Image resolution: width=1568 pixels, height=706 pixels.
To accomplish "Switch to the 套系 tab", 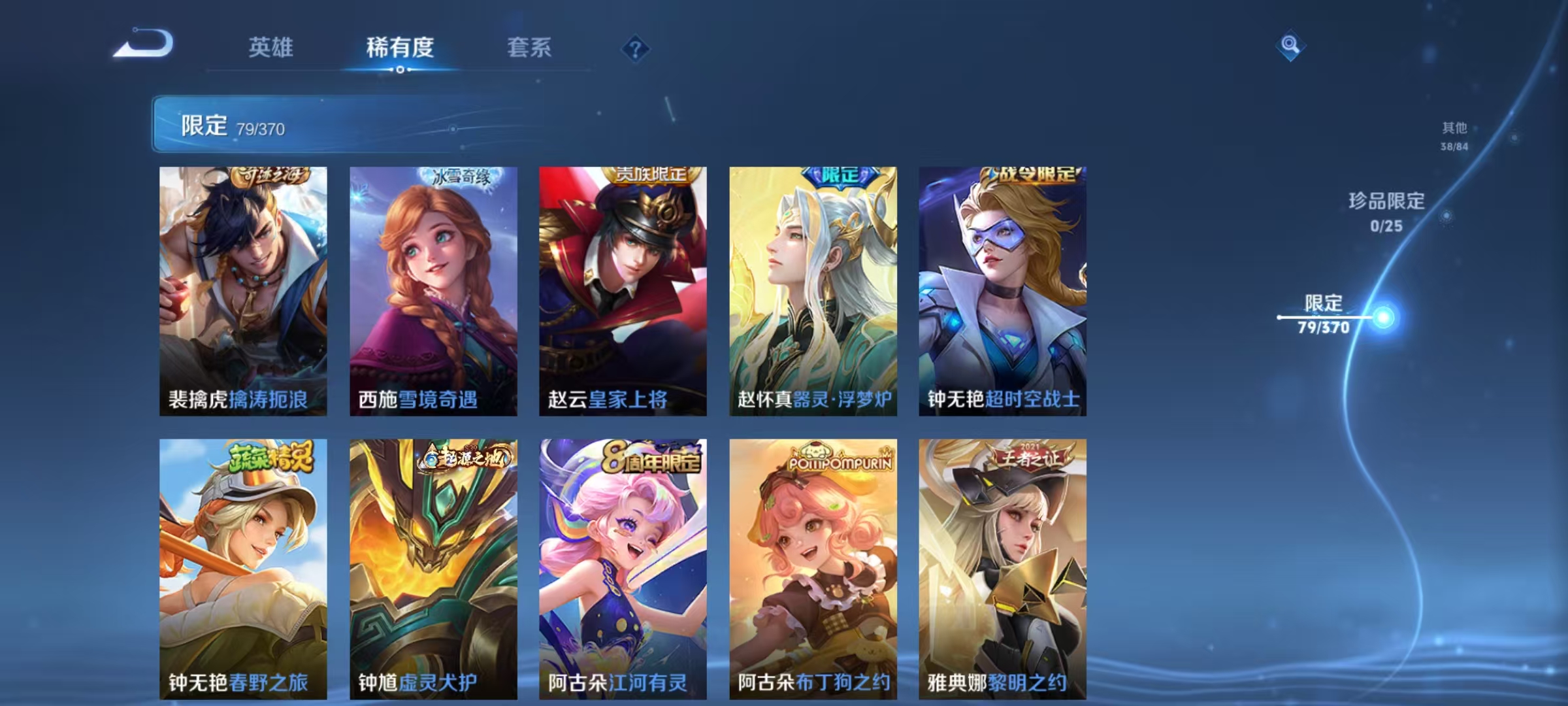I will (531, 47).
